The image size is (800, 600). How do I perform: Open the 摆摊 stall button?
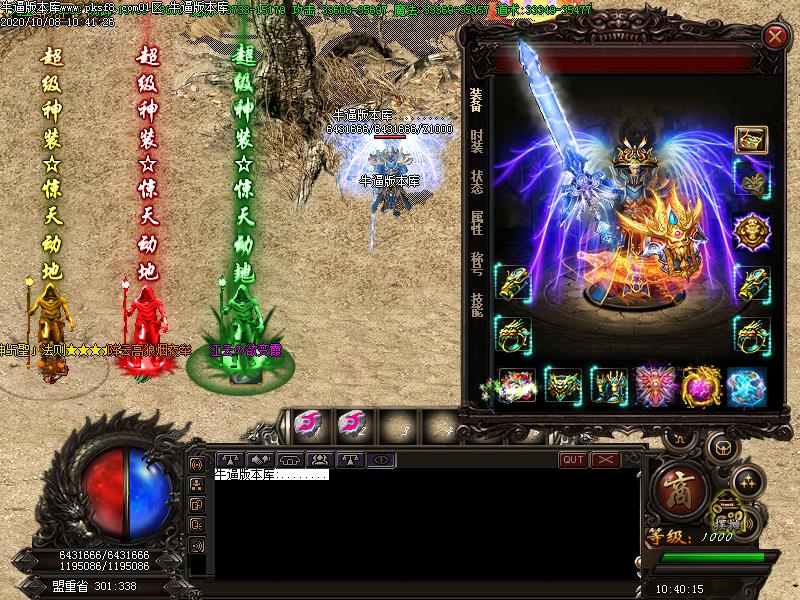click(728, 520)
